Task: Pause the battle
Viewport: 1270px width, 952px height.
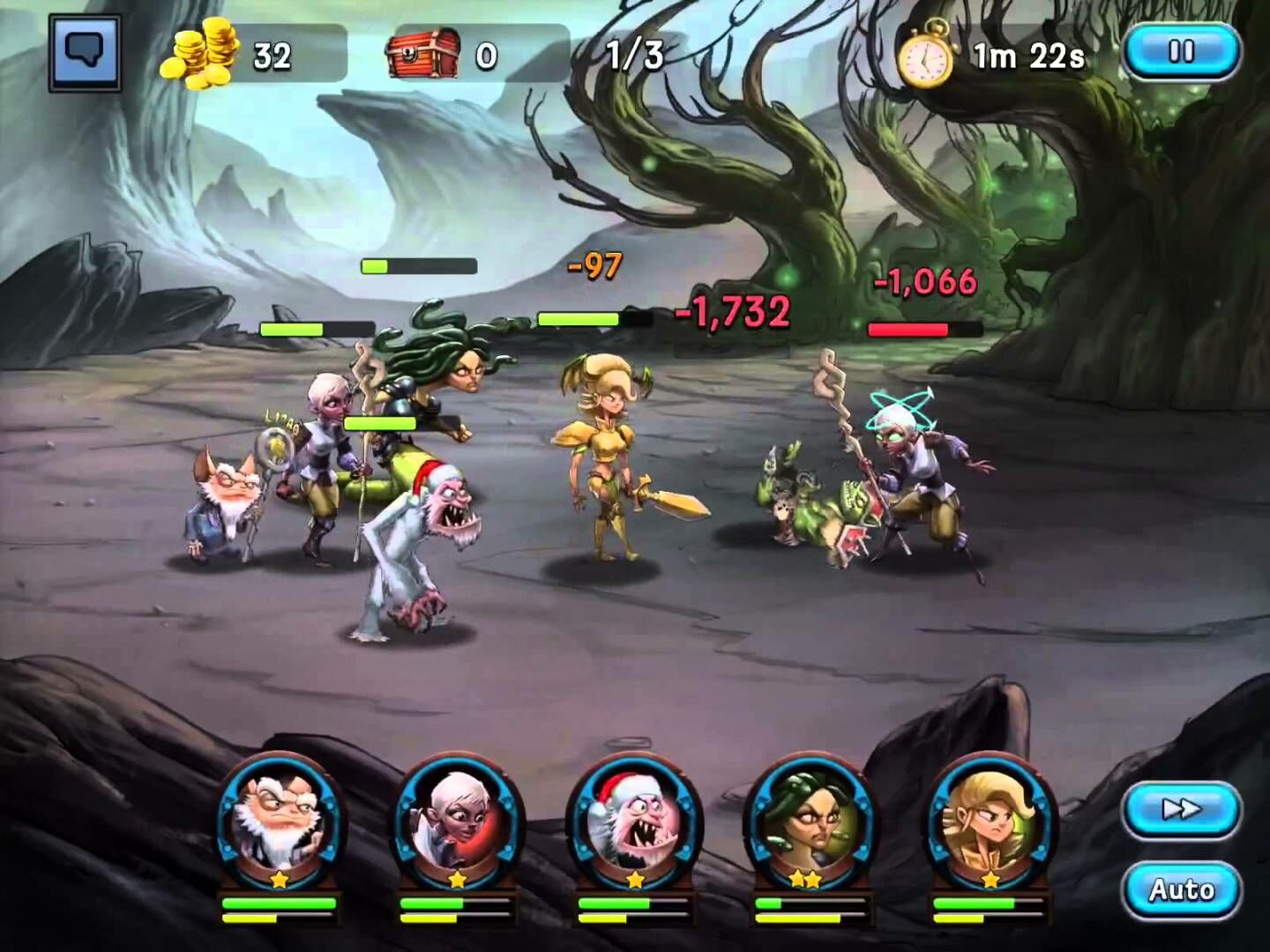Action: click(x=1182, y=51)
